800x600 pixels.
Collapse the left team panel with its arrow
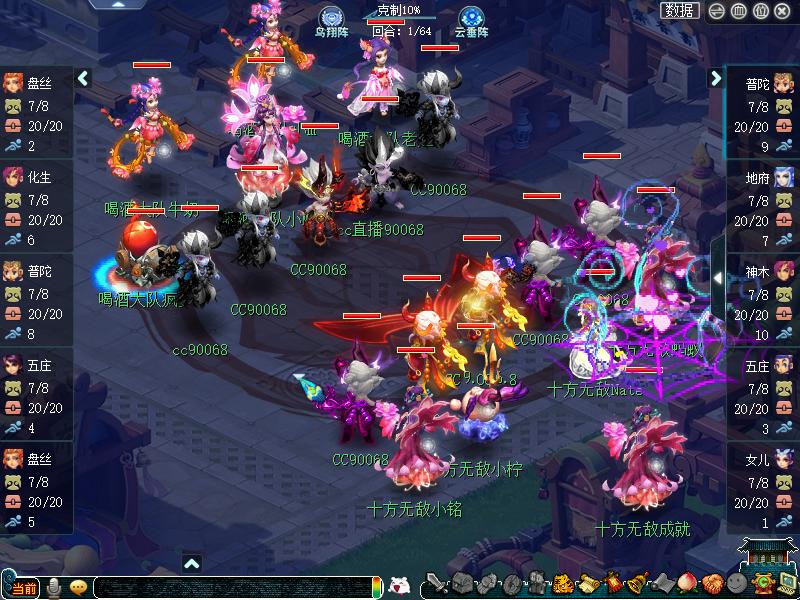coord(84,78)
